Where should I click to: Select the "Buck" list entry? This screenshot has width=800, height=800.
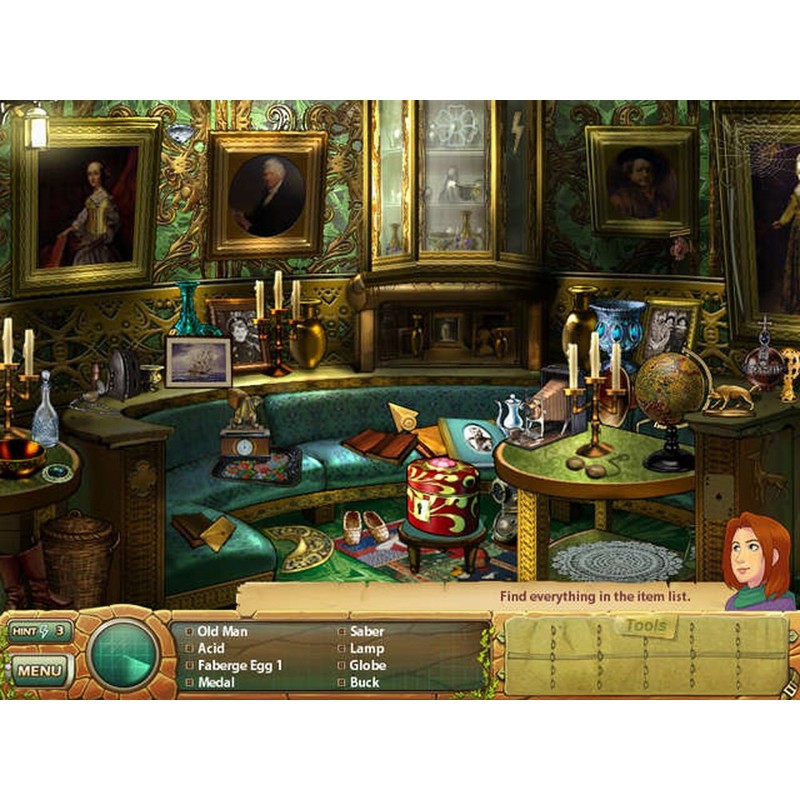[x=365, y=683]
